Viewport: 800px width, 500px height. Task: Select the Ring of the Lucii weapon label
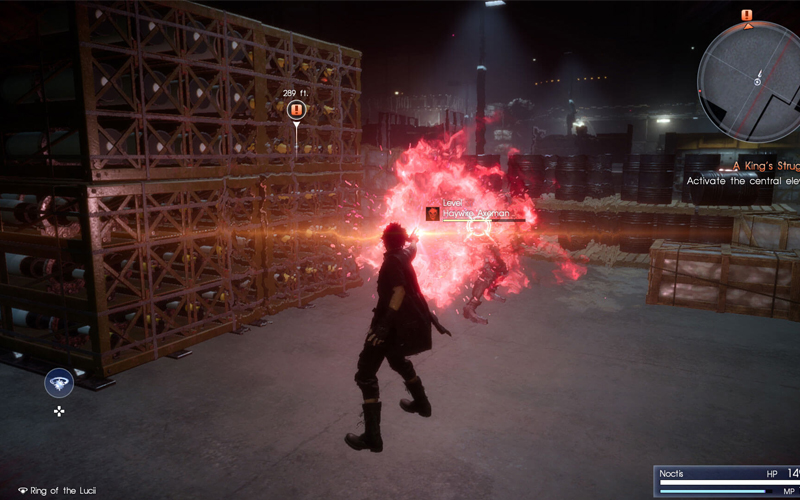click(x=58, y=491)
